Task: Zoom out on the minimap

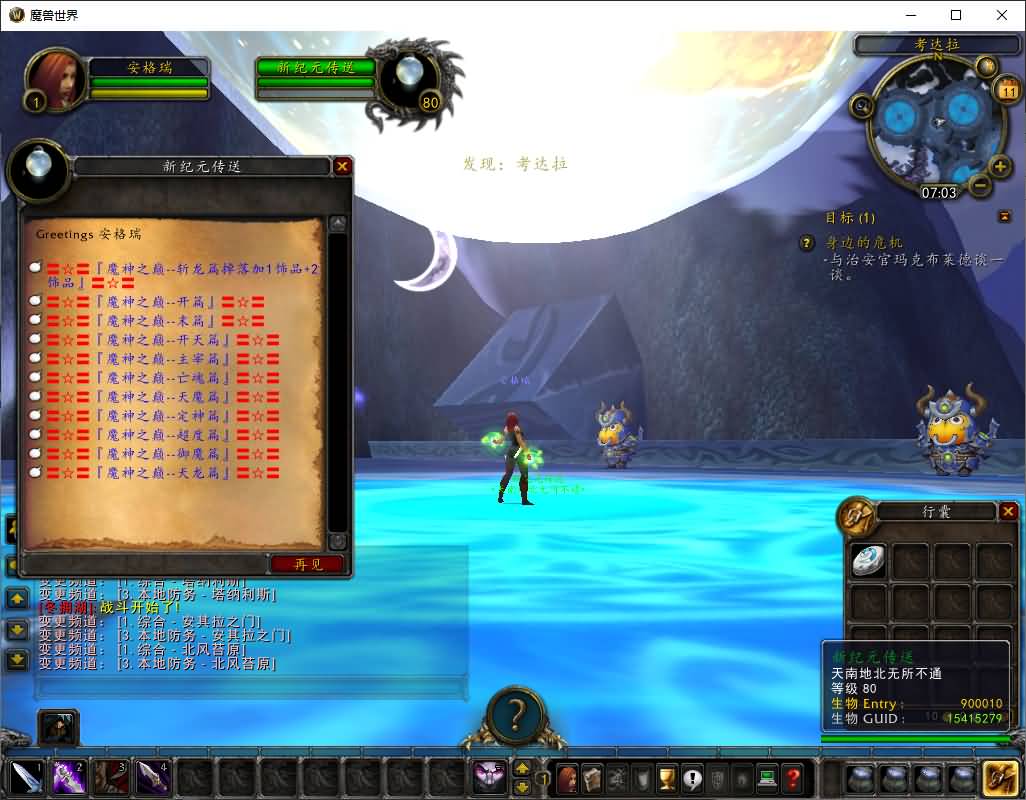Action: coord(980,185)
